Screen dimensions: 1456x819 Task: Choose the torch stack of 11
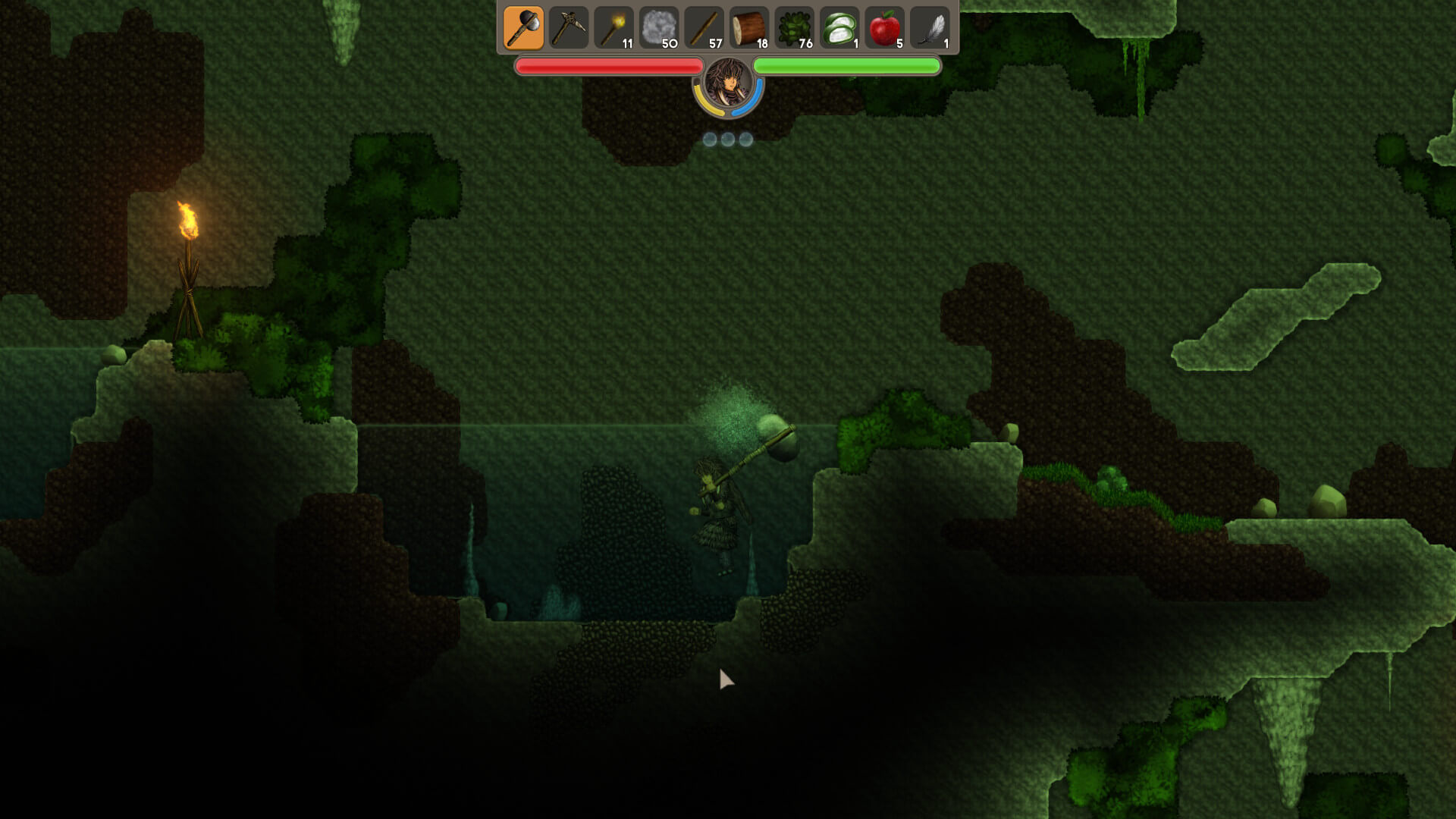coord(613,29)
